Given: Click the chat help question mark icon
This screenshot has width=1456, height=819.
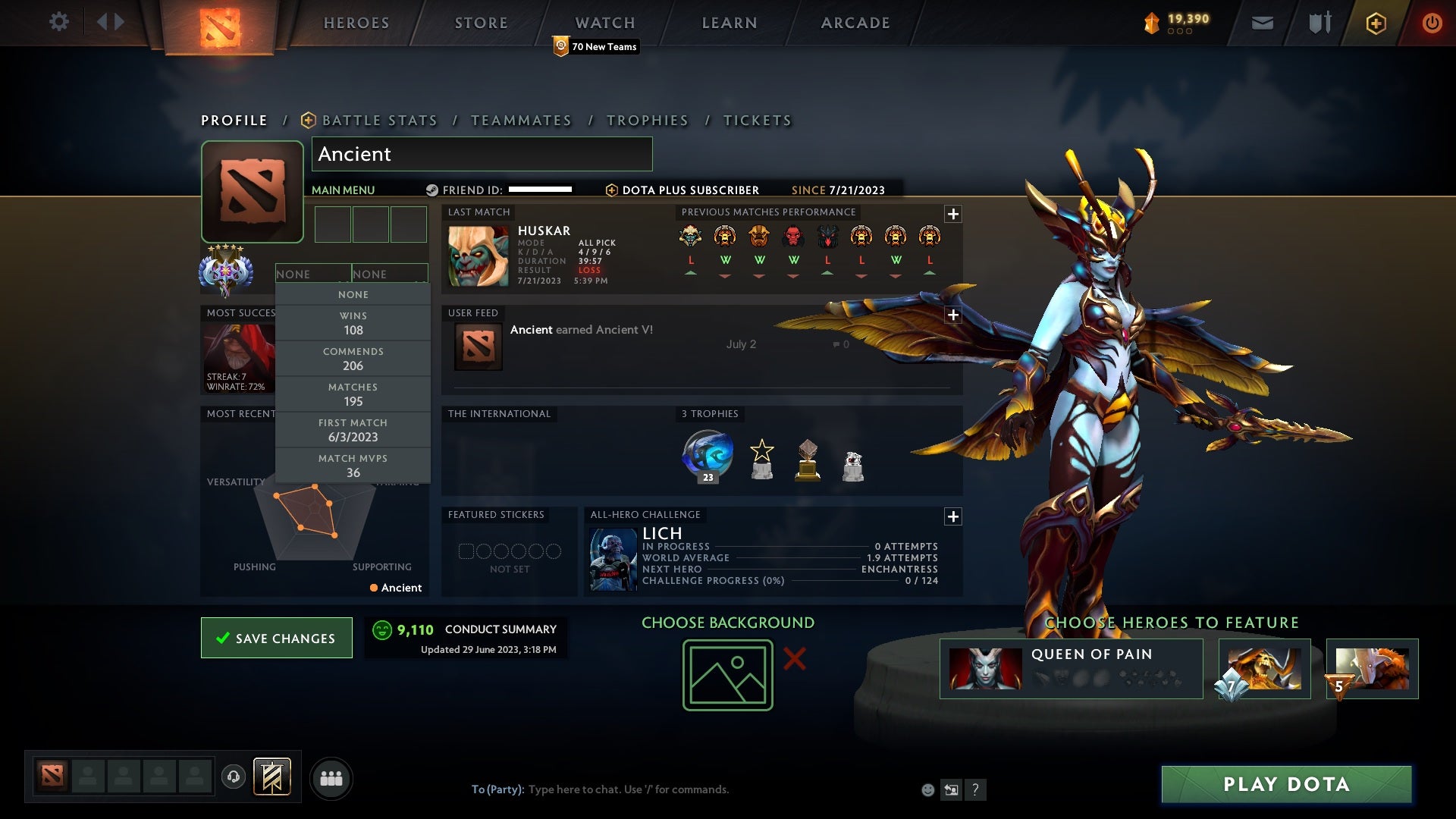Looking at the screenshot, I should (x=975, y=789).
